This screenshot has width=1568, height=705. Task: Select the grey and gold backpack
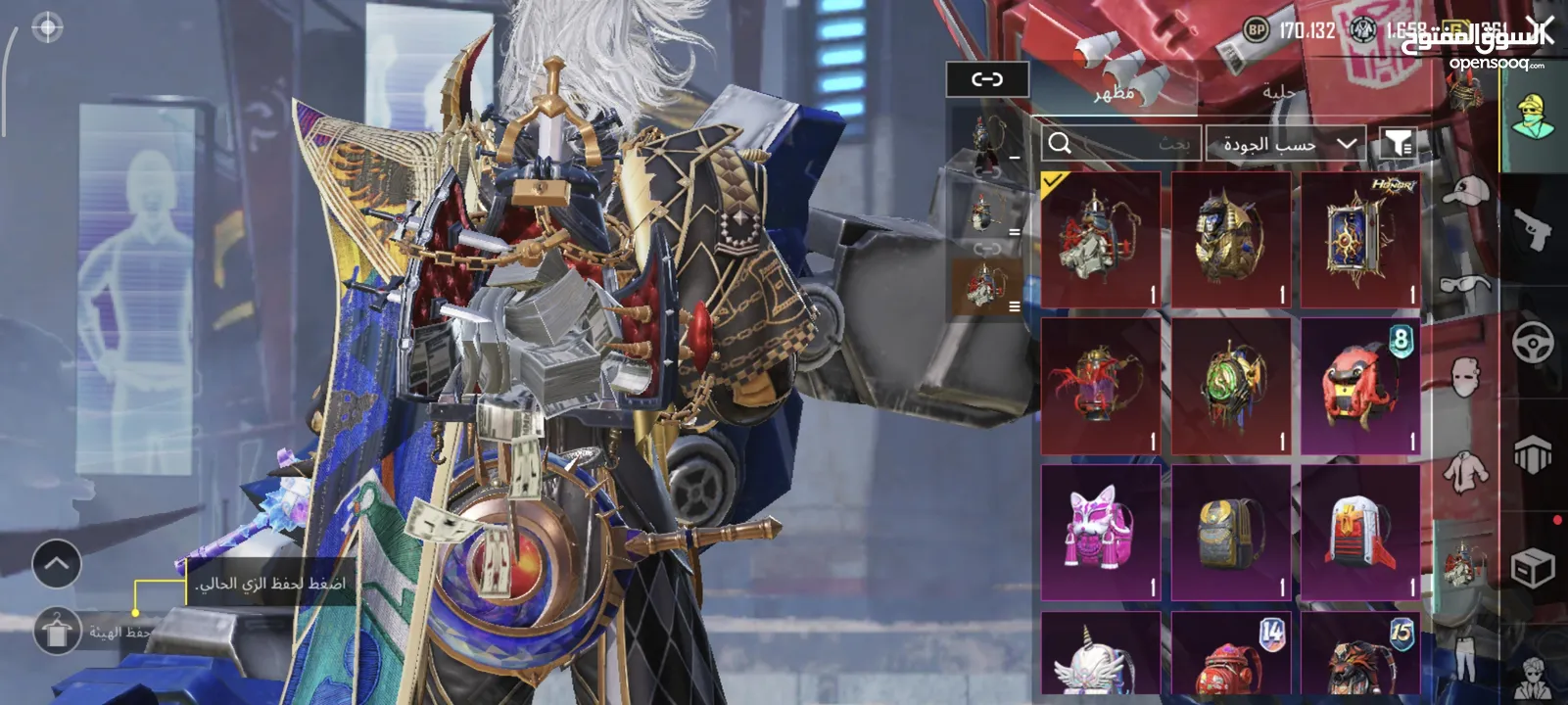click(x=1230, y=534)
